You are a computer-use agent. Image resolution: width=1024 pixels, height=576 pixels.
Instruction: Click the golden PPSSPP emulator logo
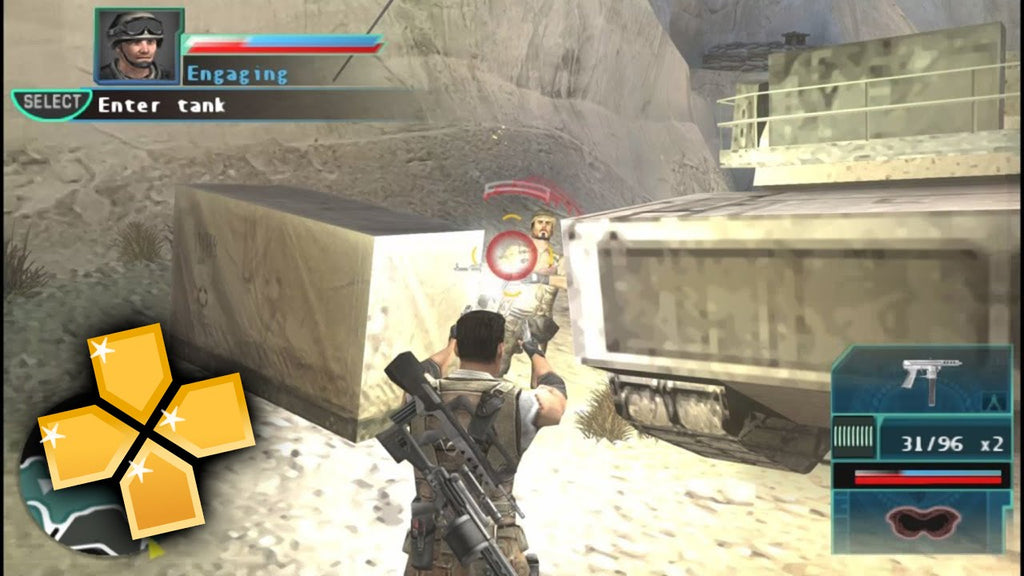point(145,432)
